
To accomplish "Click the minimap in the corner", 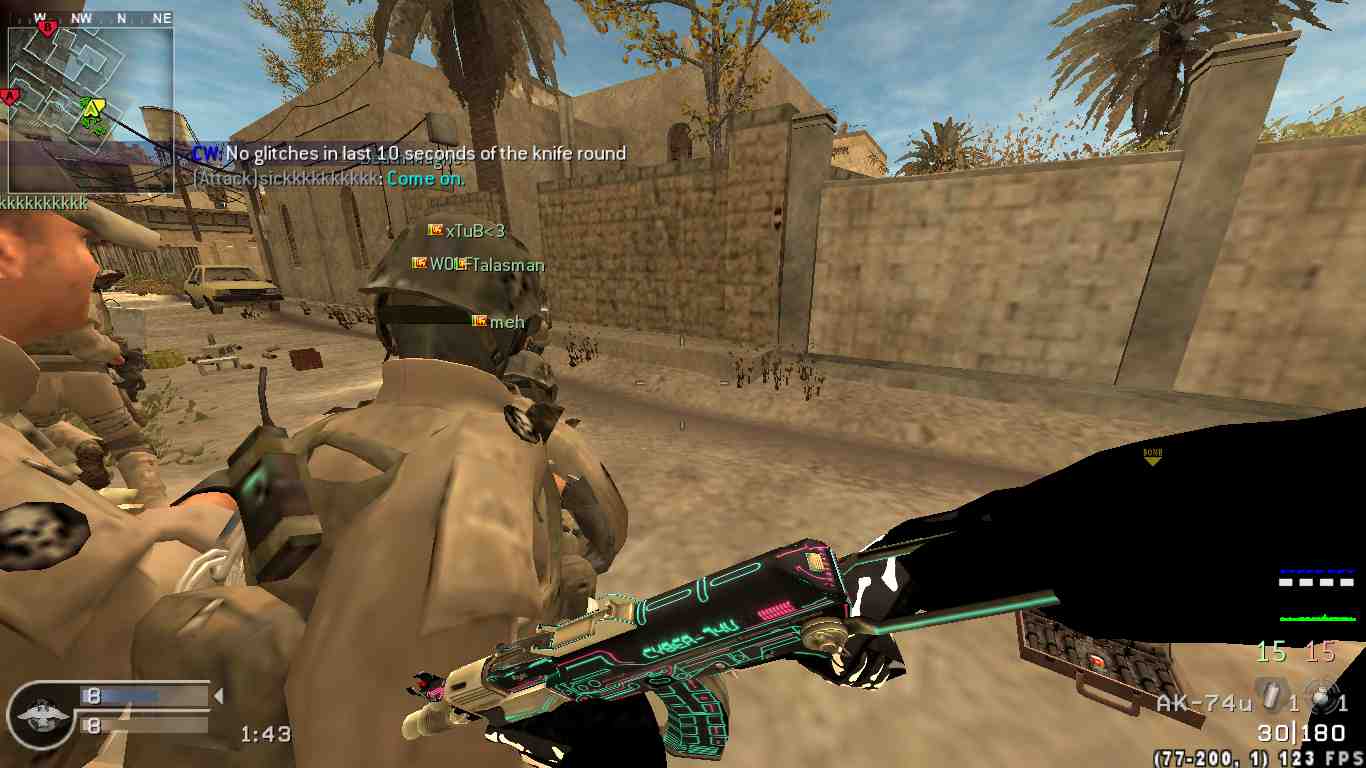I will pyautogui.click(x=91, y=108).
